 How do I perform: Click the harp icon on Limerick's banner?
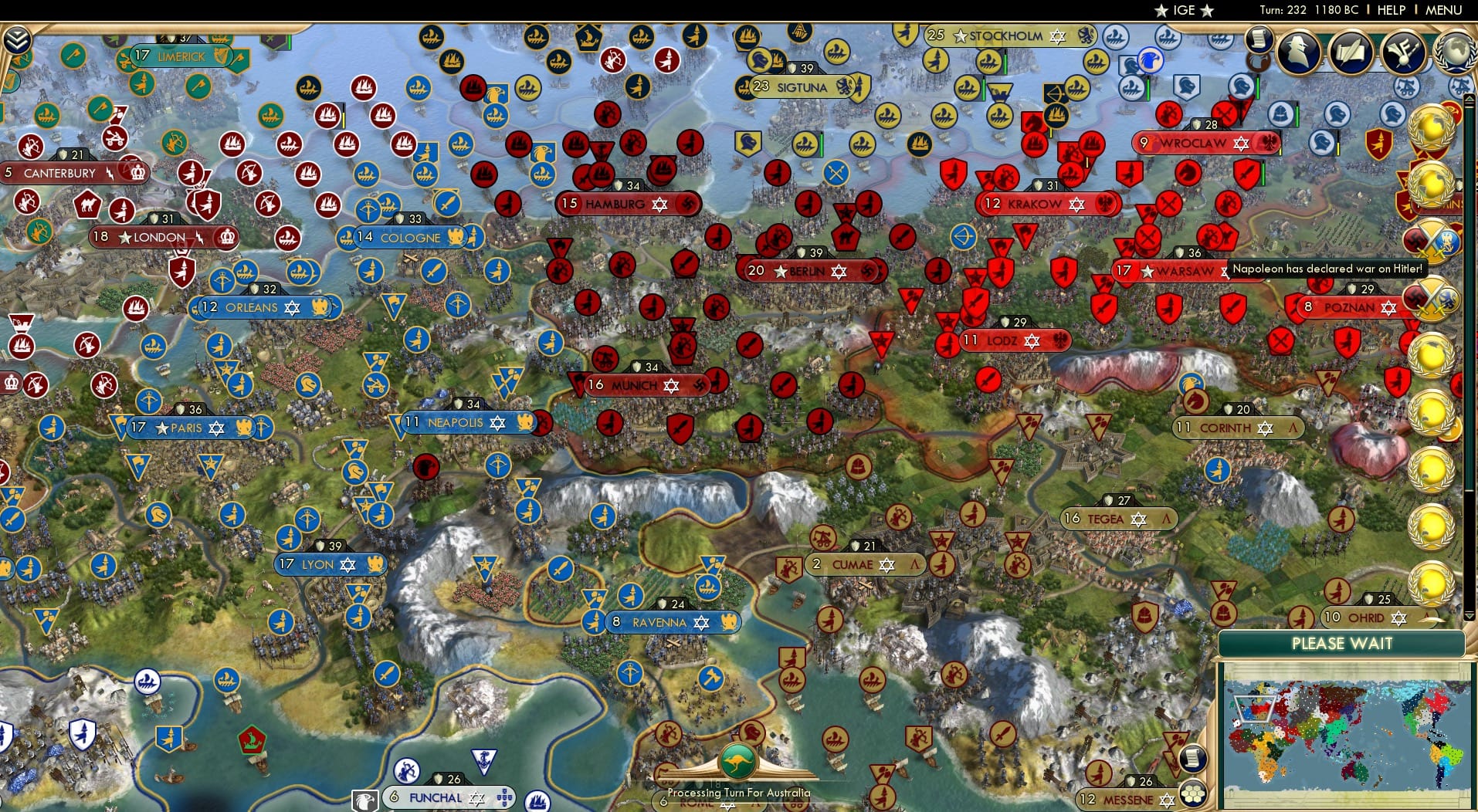222,56
